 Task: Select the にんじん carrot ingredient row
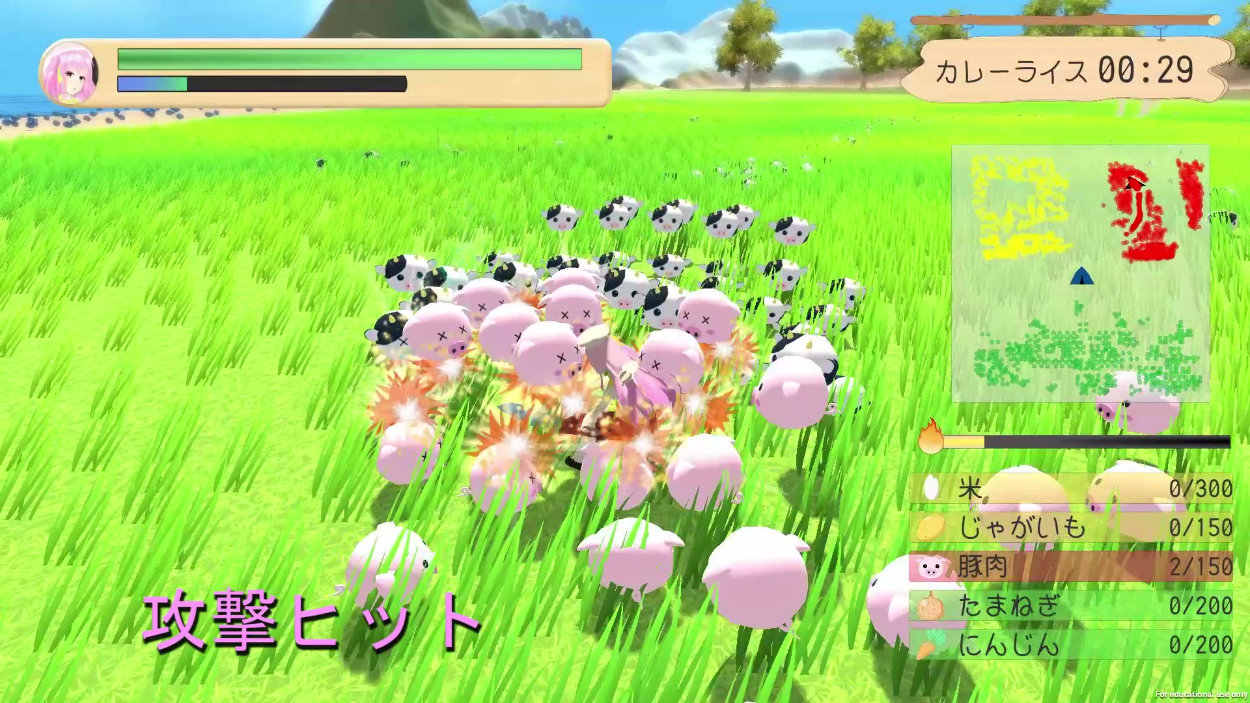tap(1071, 645)
